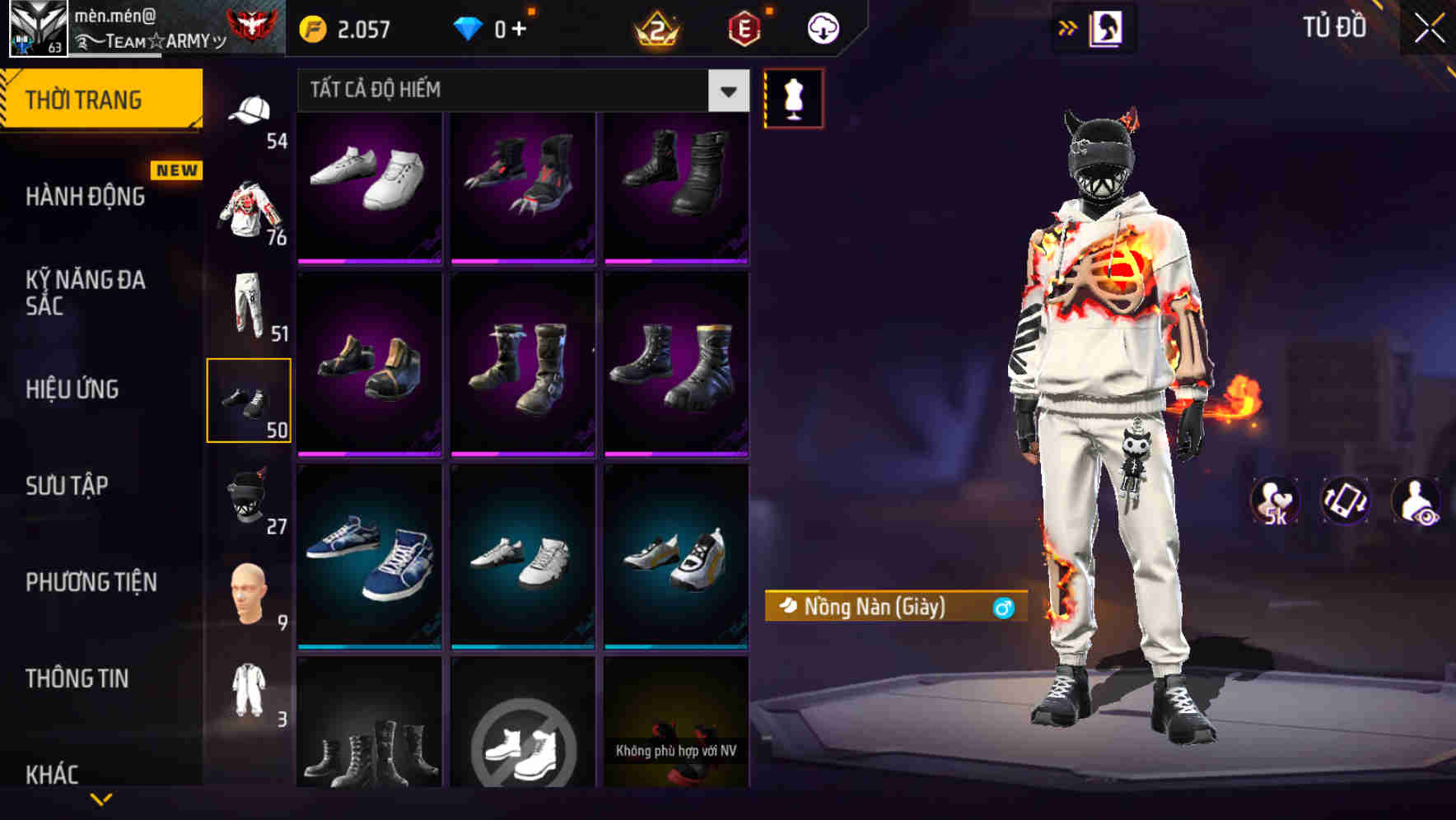Tap the rank crown badge showing level 2
Viewport: 1456px width, 820px height.
click(x=654, y=27)
